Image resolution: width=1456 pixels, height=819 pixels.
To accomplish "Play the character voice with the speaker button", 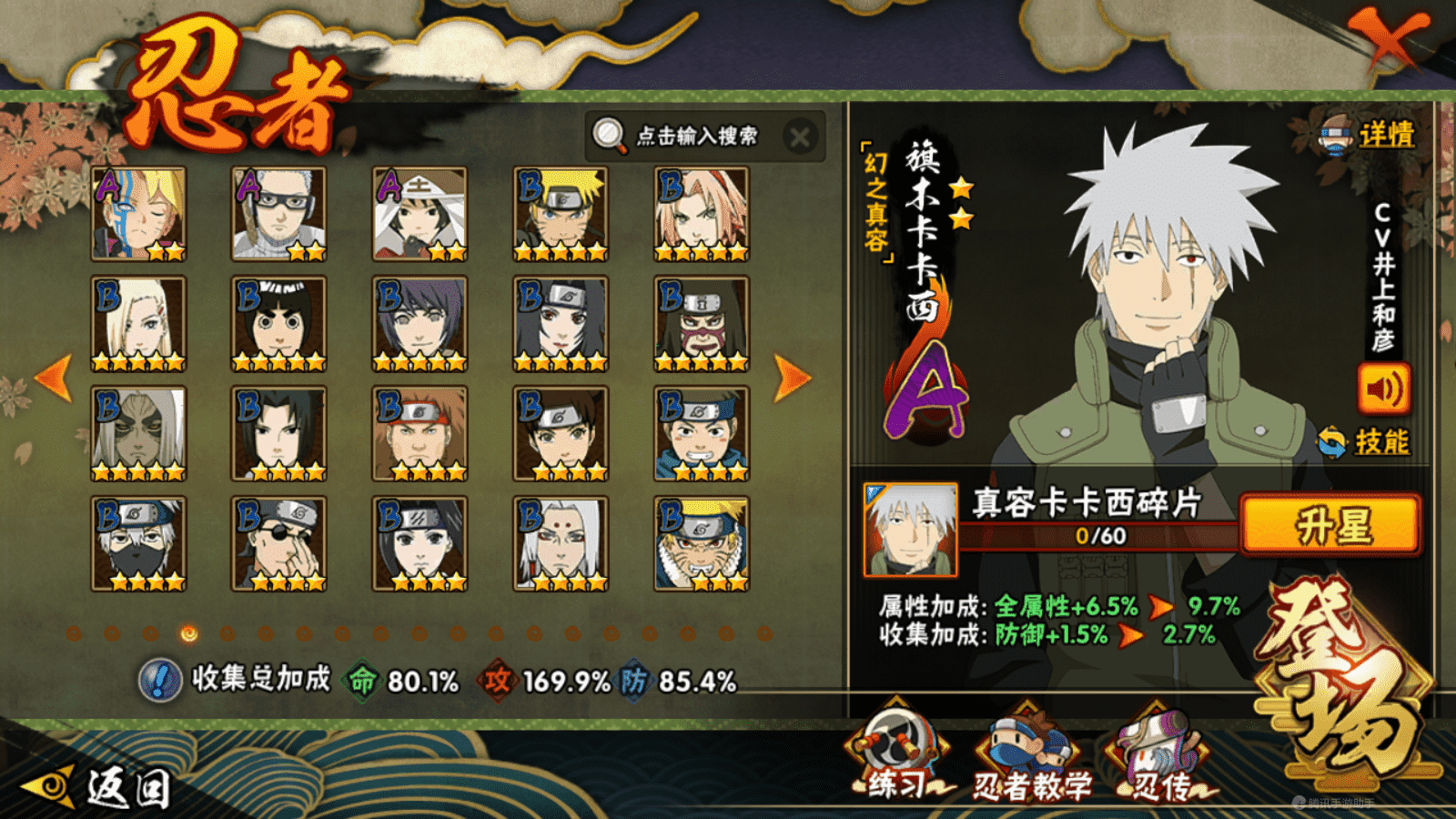I will point(1383,389).
